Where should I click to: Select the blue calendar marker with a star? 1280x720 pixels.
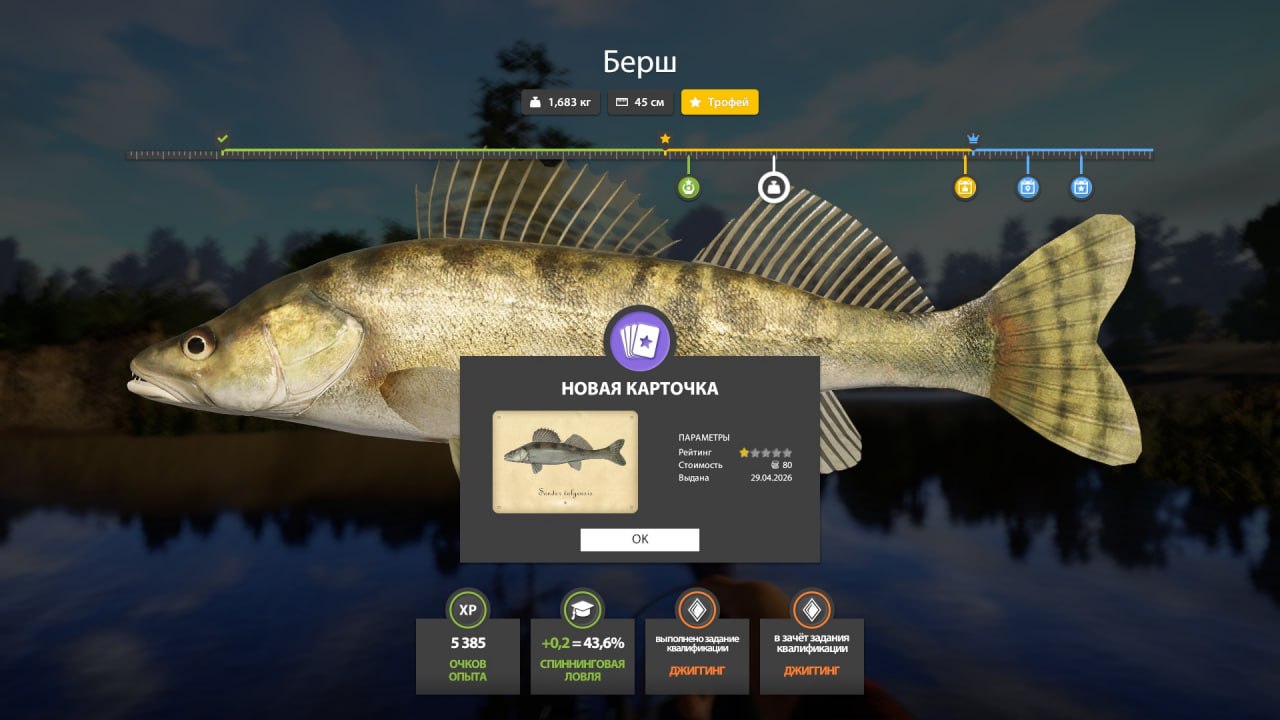coord(1081,187)
